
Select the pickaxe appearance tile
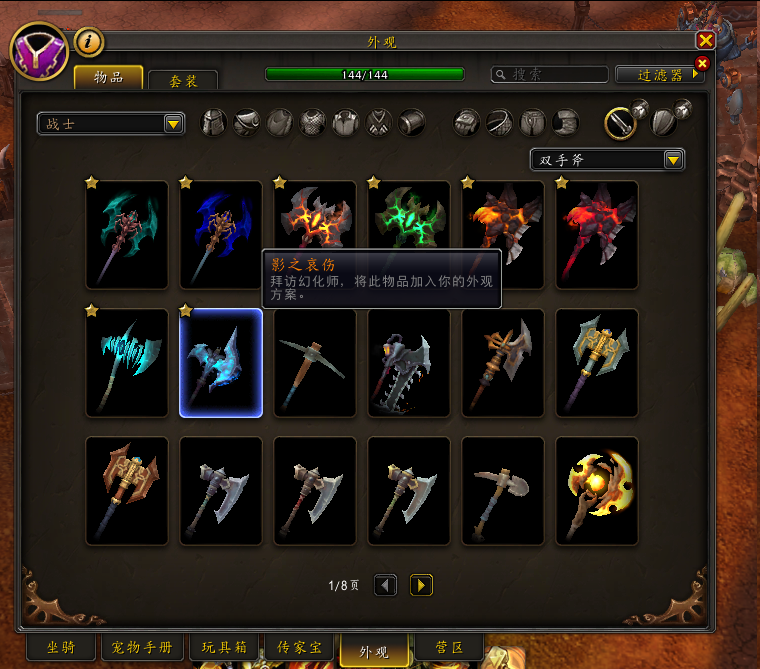coord(315,362)
